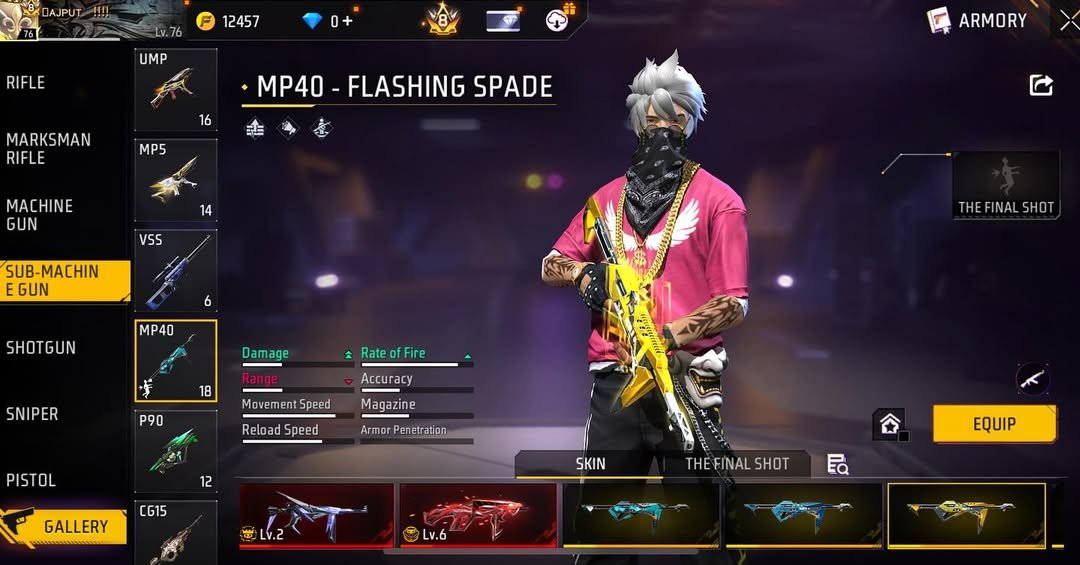Open the Gallery
Image resolution: width=1080 pixels, height=565 pixels.
[x=65, y=526]
